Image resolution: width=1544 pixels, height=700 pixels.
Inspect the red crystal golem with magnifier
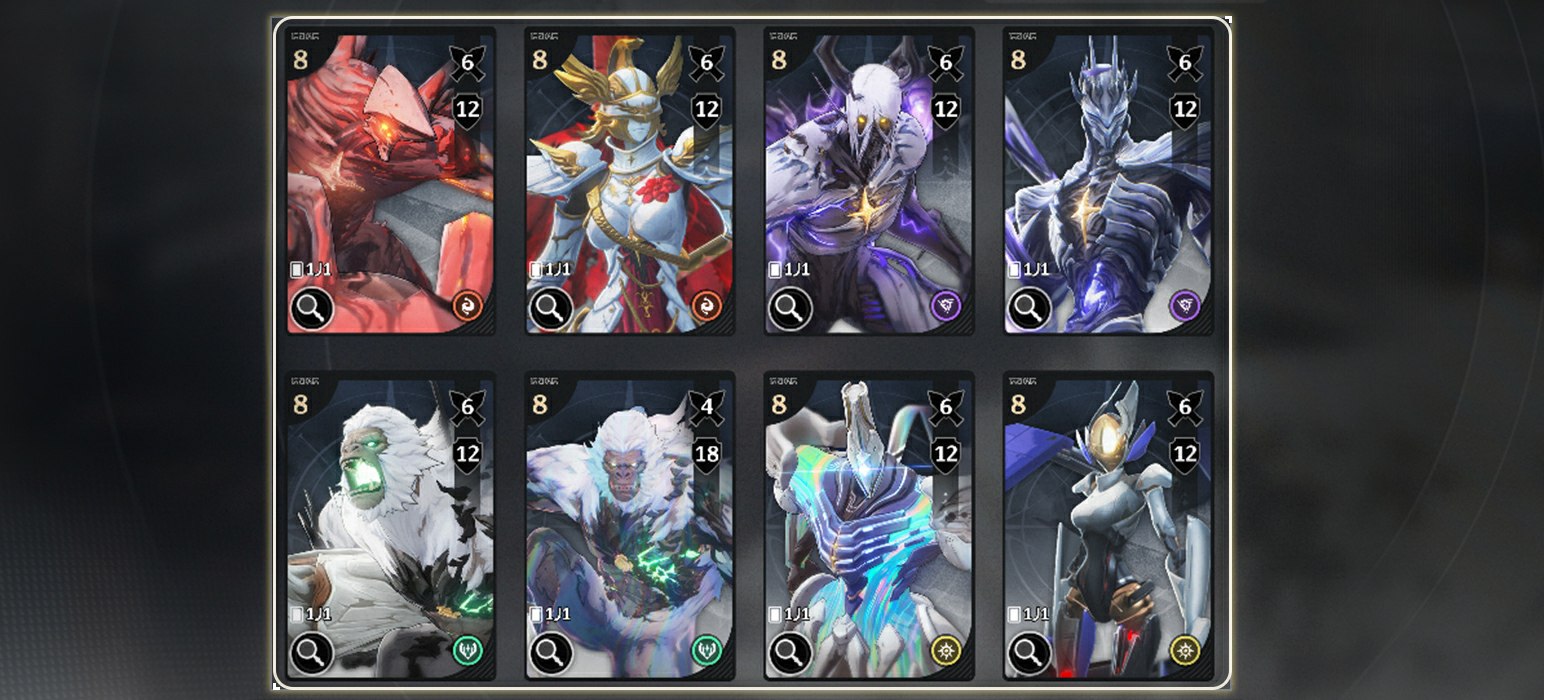click(312, 308)
